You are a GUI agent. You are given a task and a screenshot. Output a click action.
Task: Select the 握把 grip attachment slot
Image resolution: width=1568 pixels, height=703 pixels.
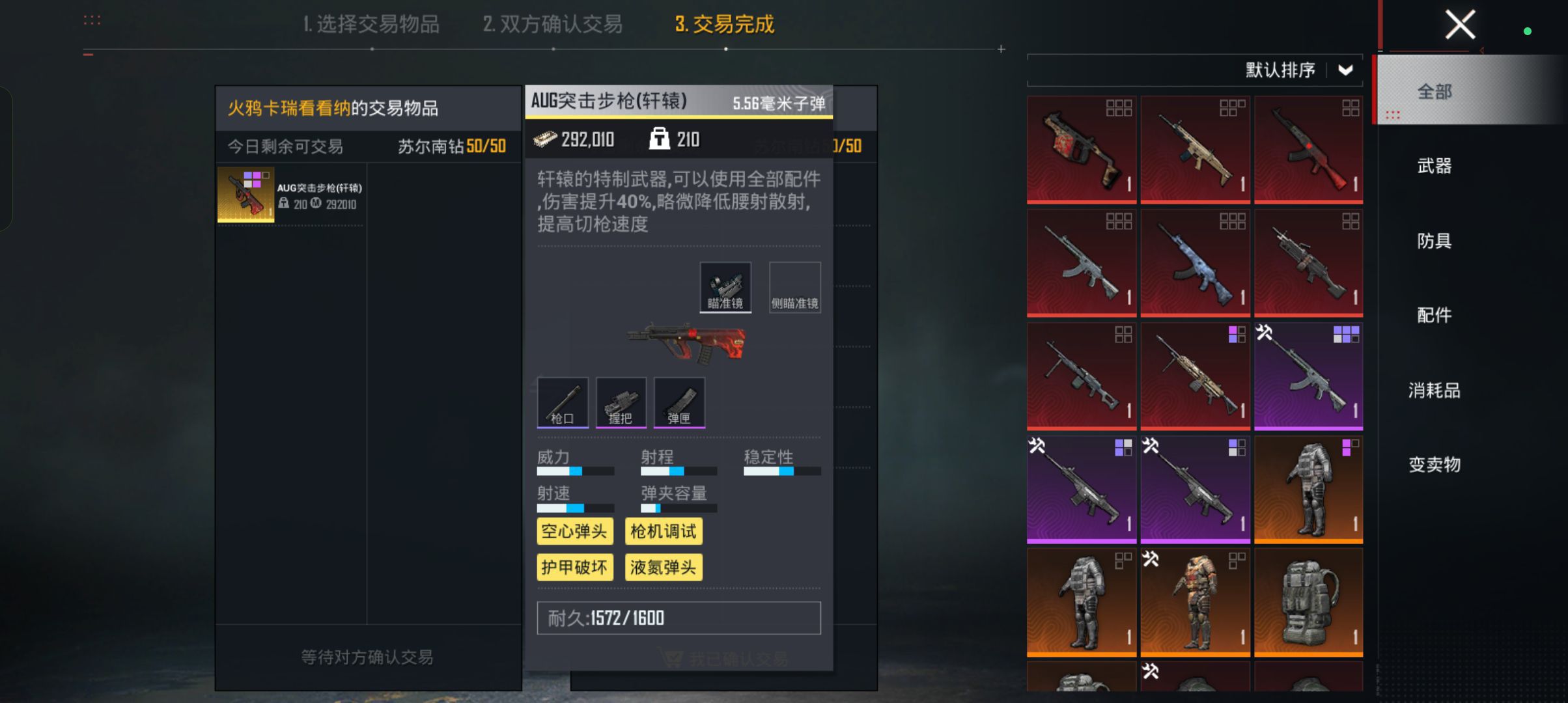(621, 402)
